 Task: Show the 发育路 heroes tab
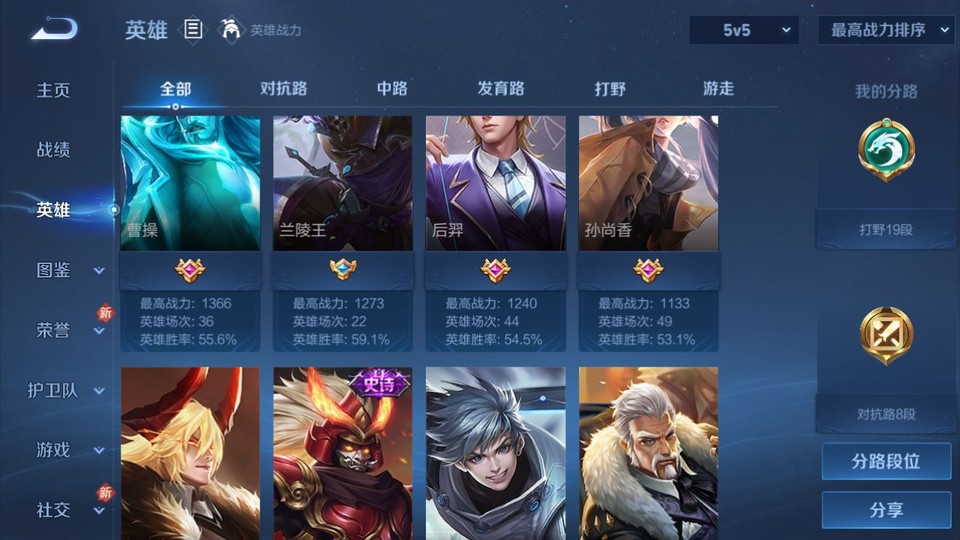point(501,88)
